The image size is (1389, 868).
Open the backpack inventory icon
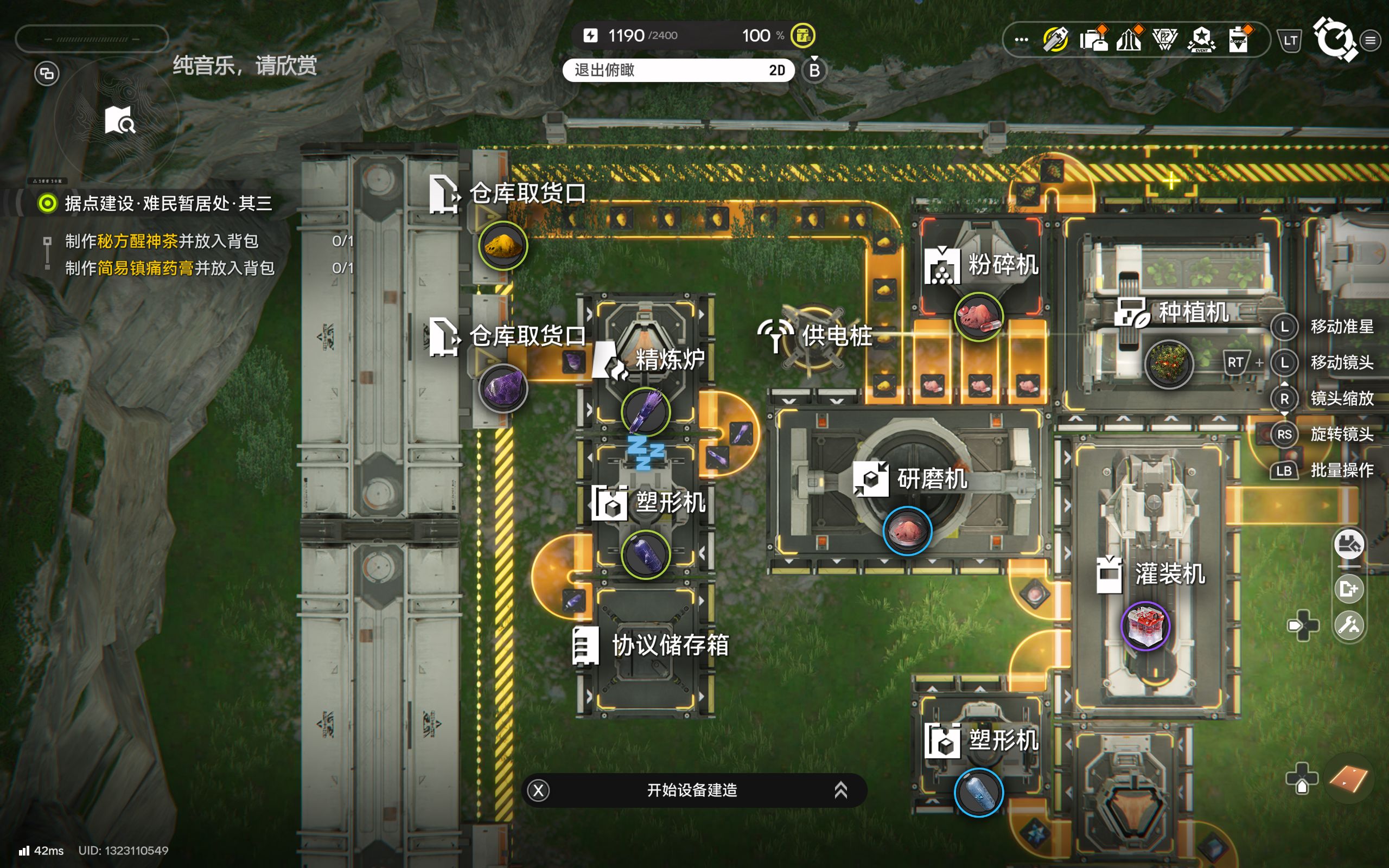coord(1093,40)
